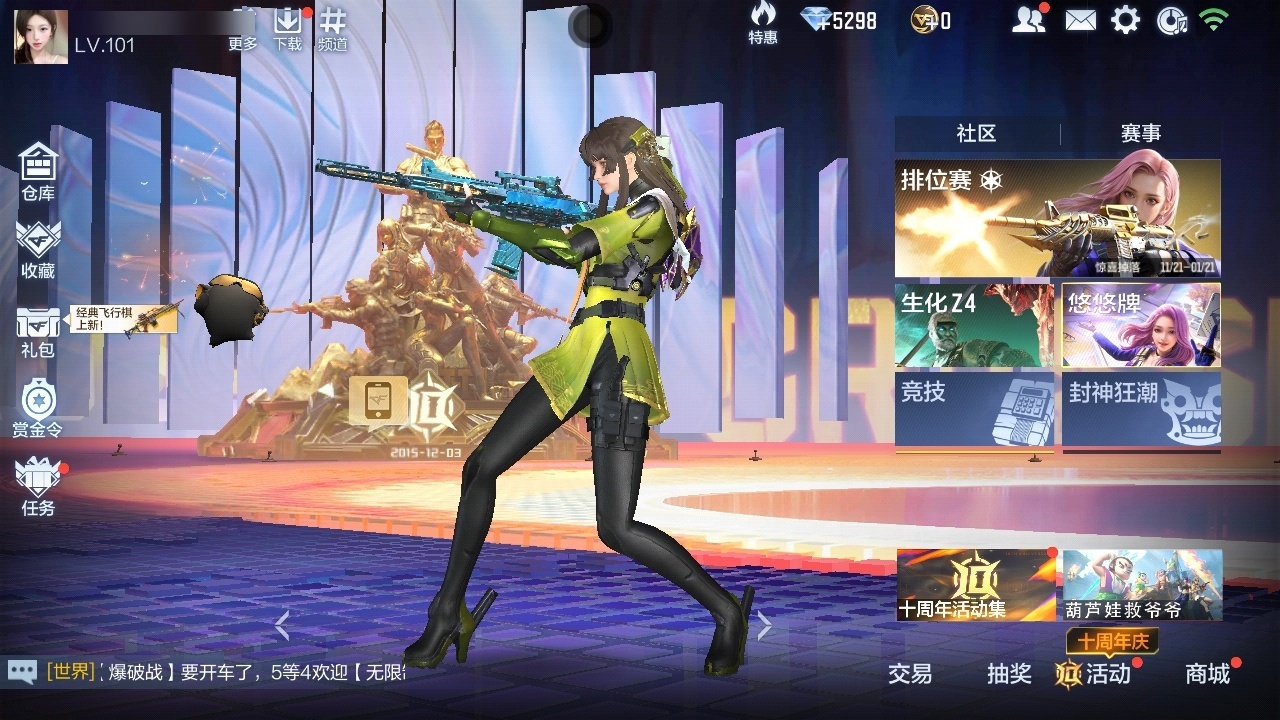Choose the 生化 Z4 game mode
The image size is (1280, 720).
[x=974, y=325]
